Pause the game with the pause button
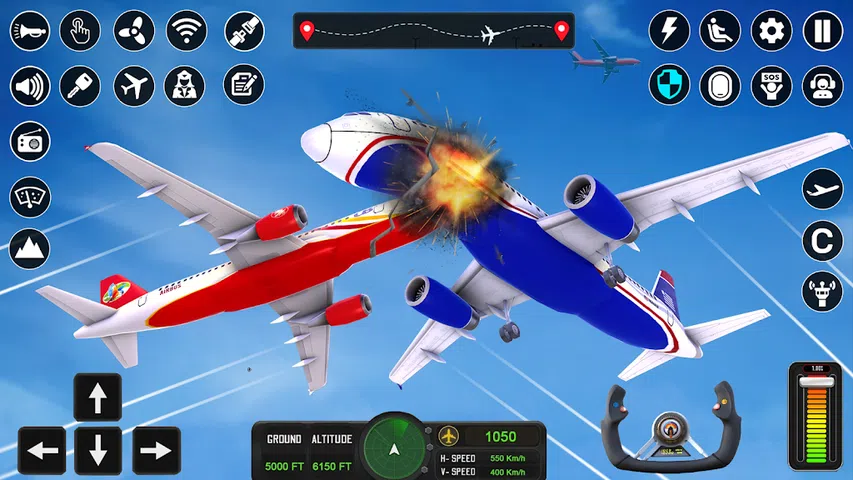The image size is (853, 480). (822, 30)
